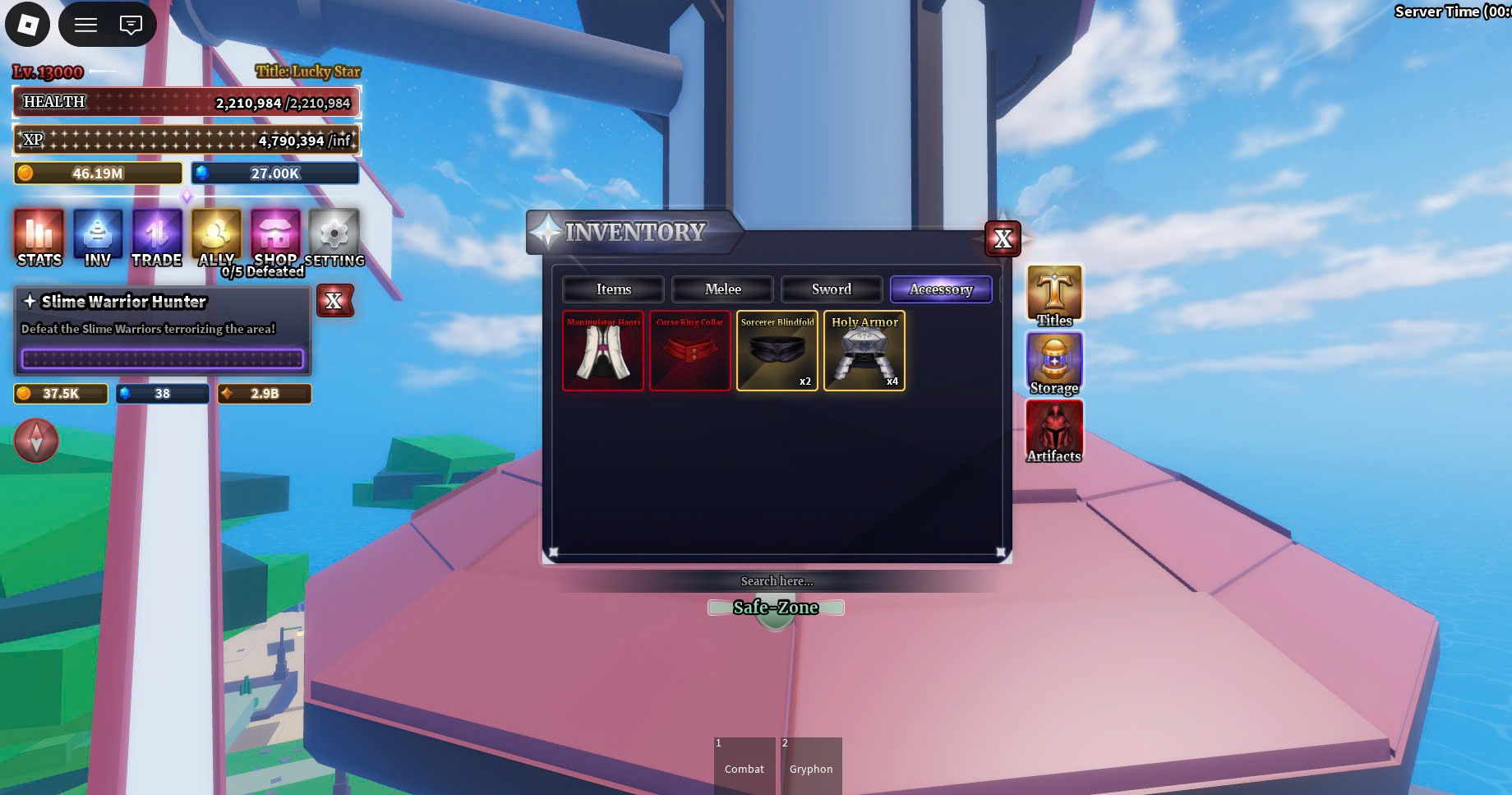Open the Storage panel

pyautogui.click(x=1054, y=363)
